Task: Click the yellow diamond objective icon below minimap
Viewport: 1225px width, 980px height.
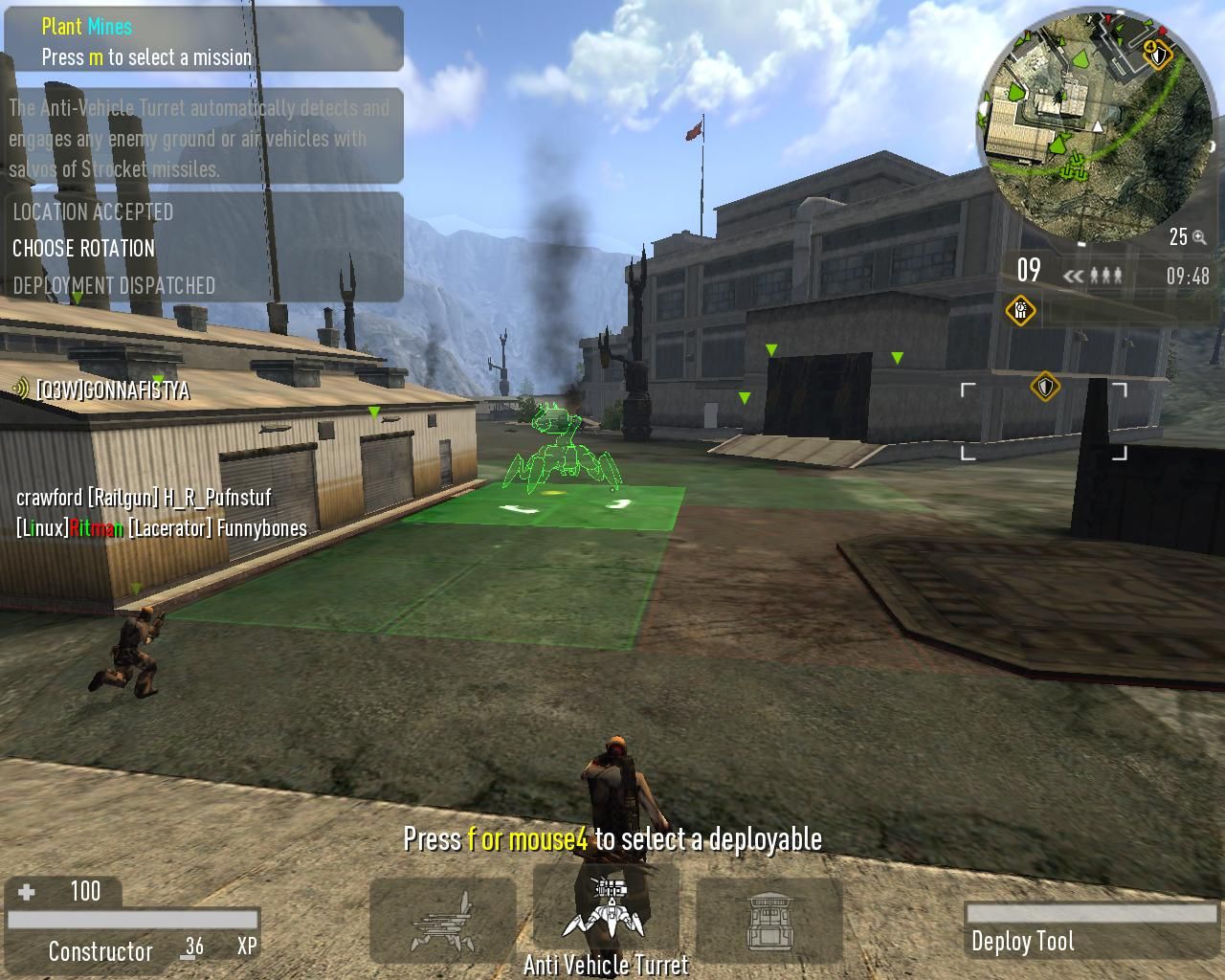Action: coord(1020,310)
